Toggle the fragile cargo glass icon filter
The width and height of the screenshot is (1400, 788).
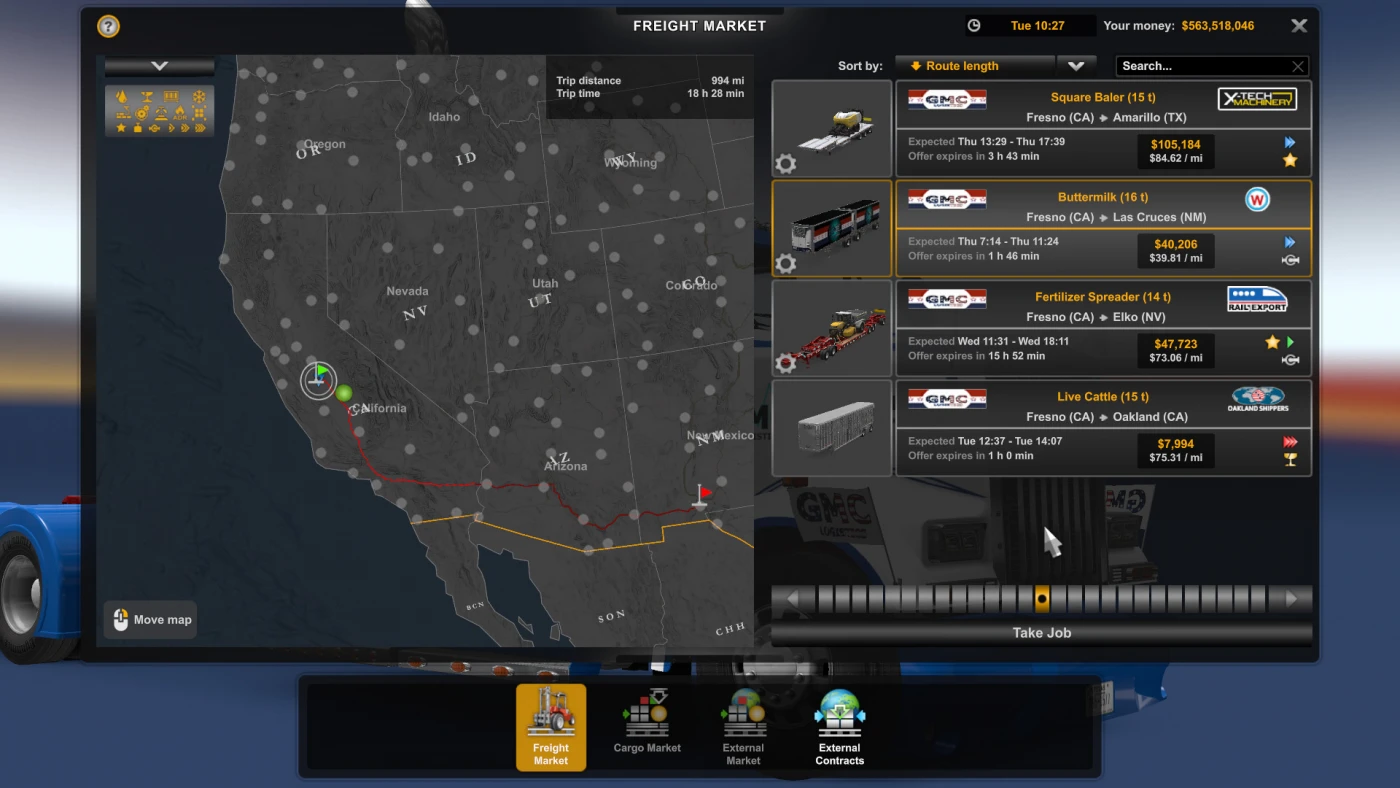pos(147,96)
